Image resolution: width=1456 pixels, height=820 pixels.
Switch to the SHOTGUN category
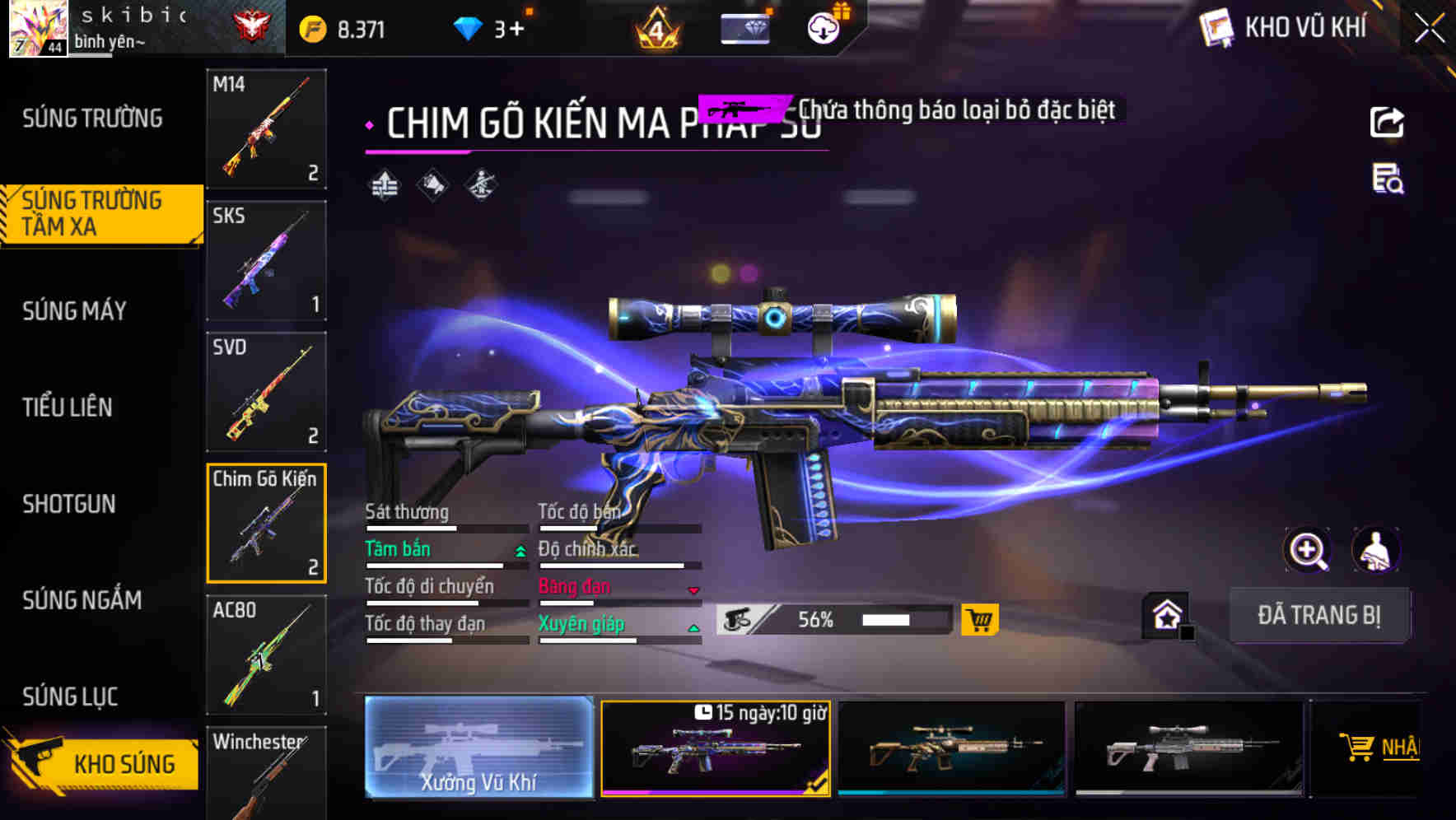(x=70, y=504)
